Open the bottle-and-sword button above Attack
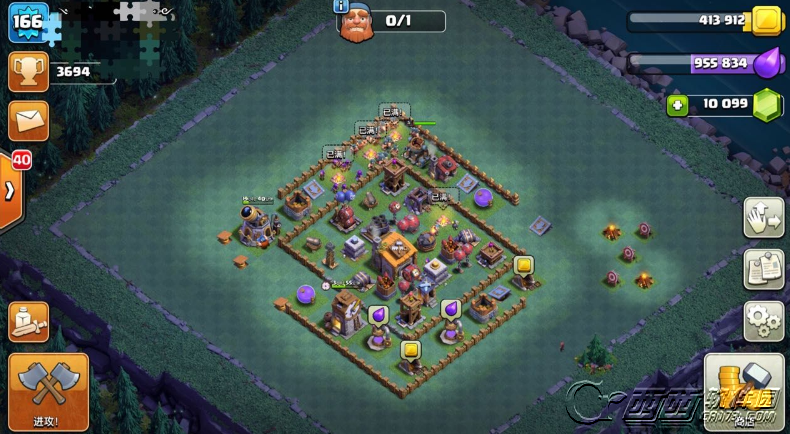 point(28,322)
